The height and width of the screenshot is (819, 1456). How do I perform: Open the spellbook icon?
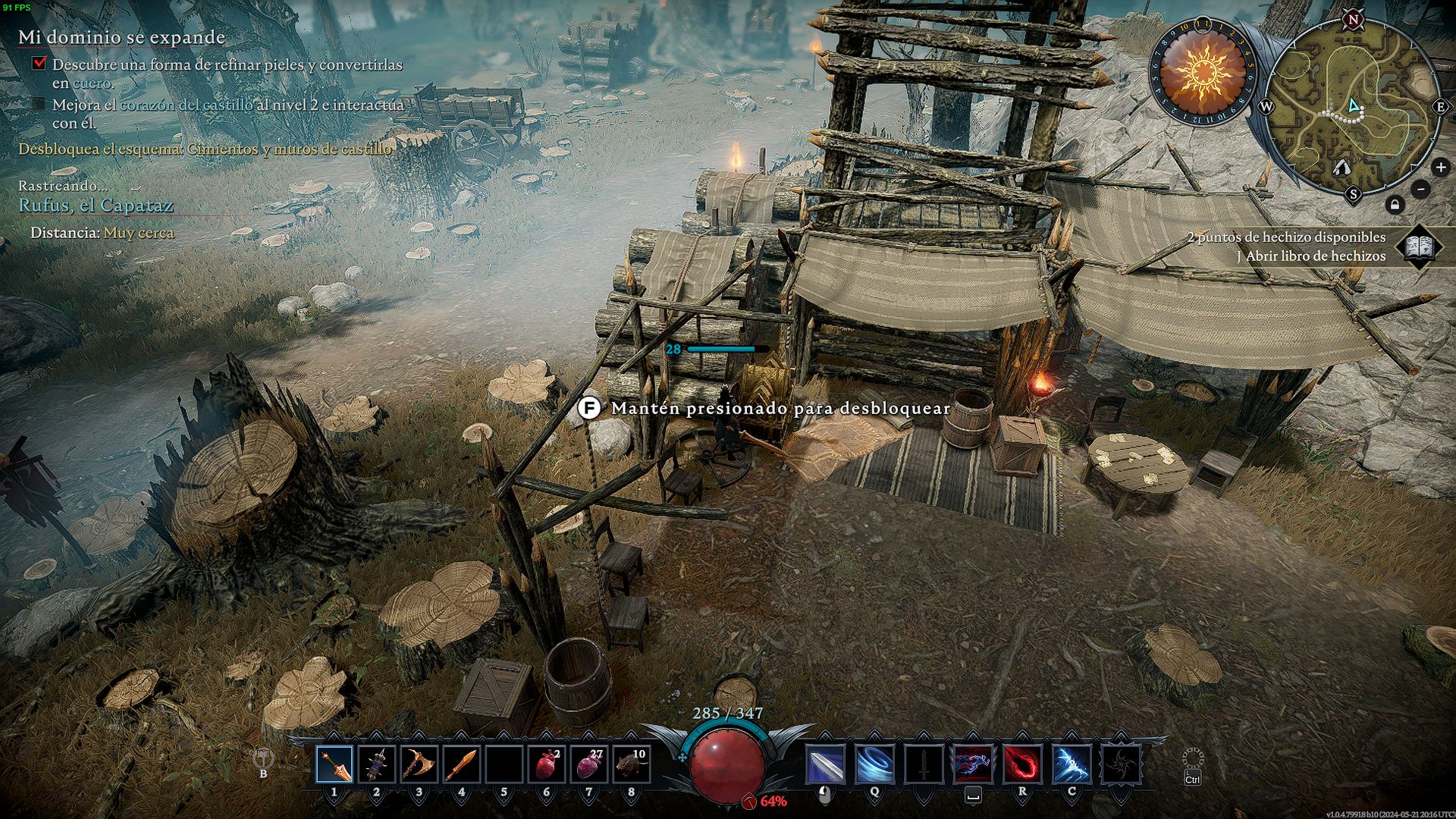[x=1420, y=246]
